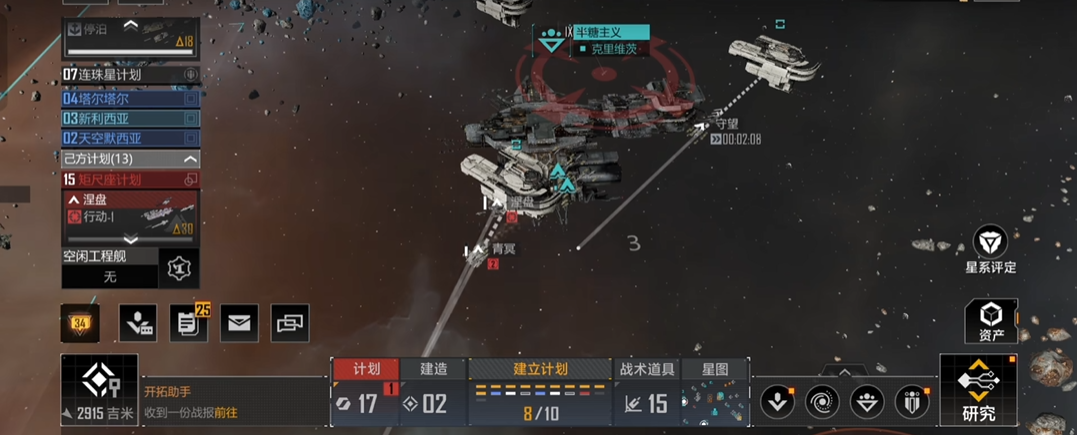Open the 战术道具 tactical items tab
The image size is (1077, 435).
coord(646,369)
